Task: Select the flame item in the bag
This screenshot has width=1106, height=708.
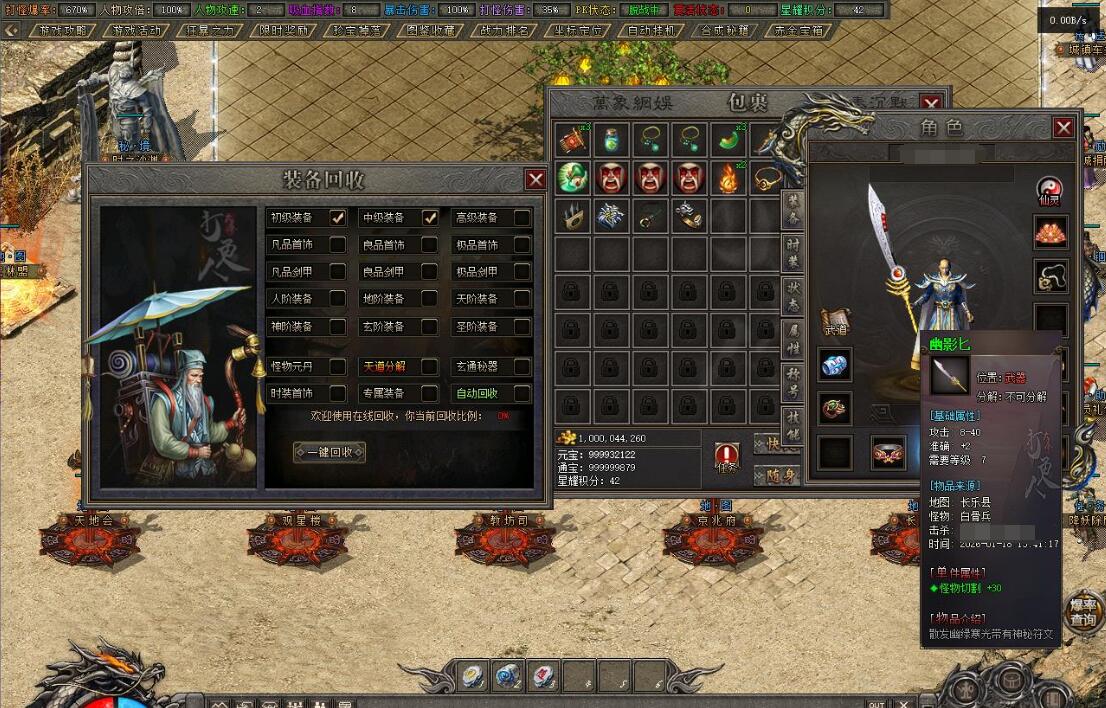Action: [728, 178]
